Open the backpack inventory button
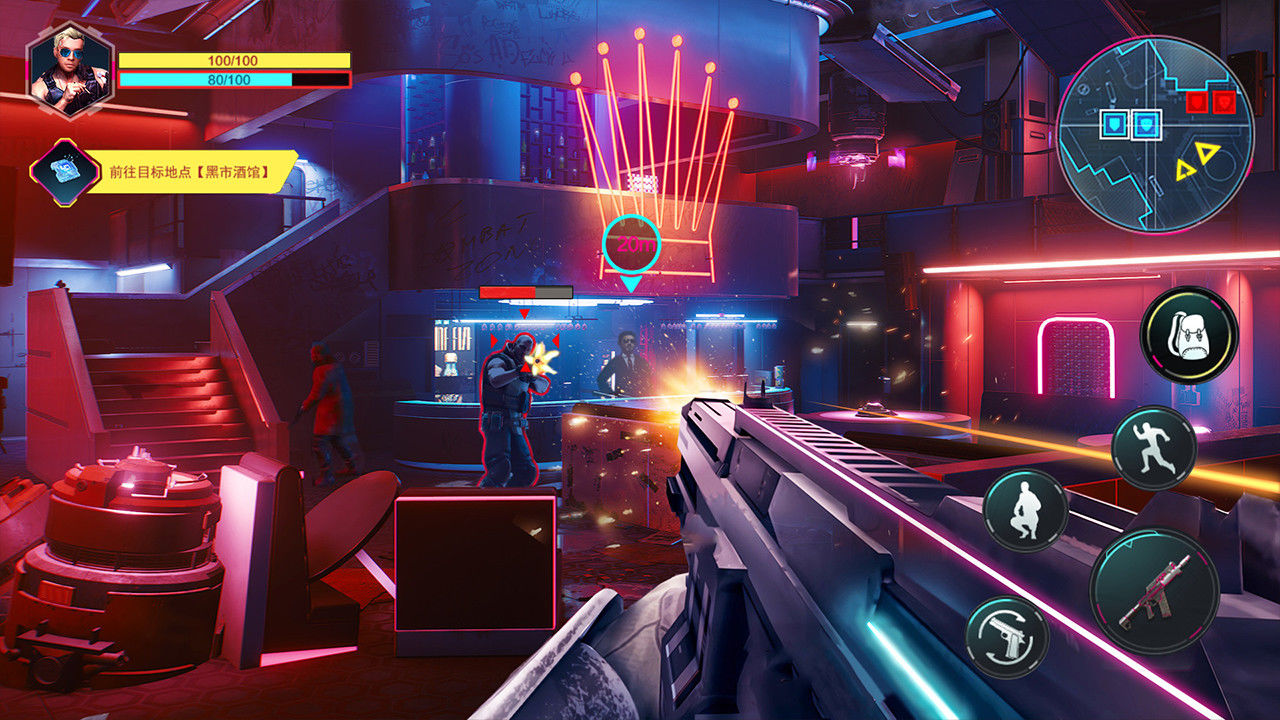Viewport: 1280px width, 720px height. [x=1189, y=335]
